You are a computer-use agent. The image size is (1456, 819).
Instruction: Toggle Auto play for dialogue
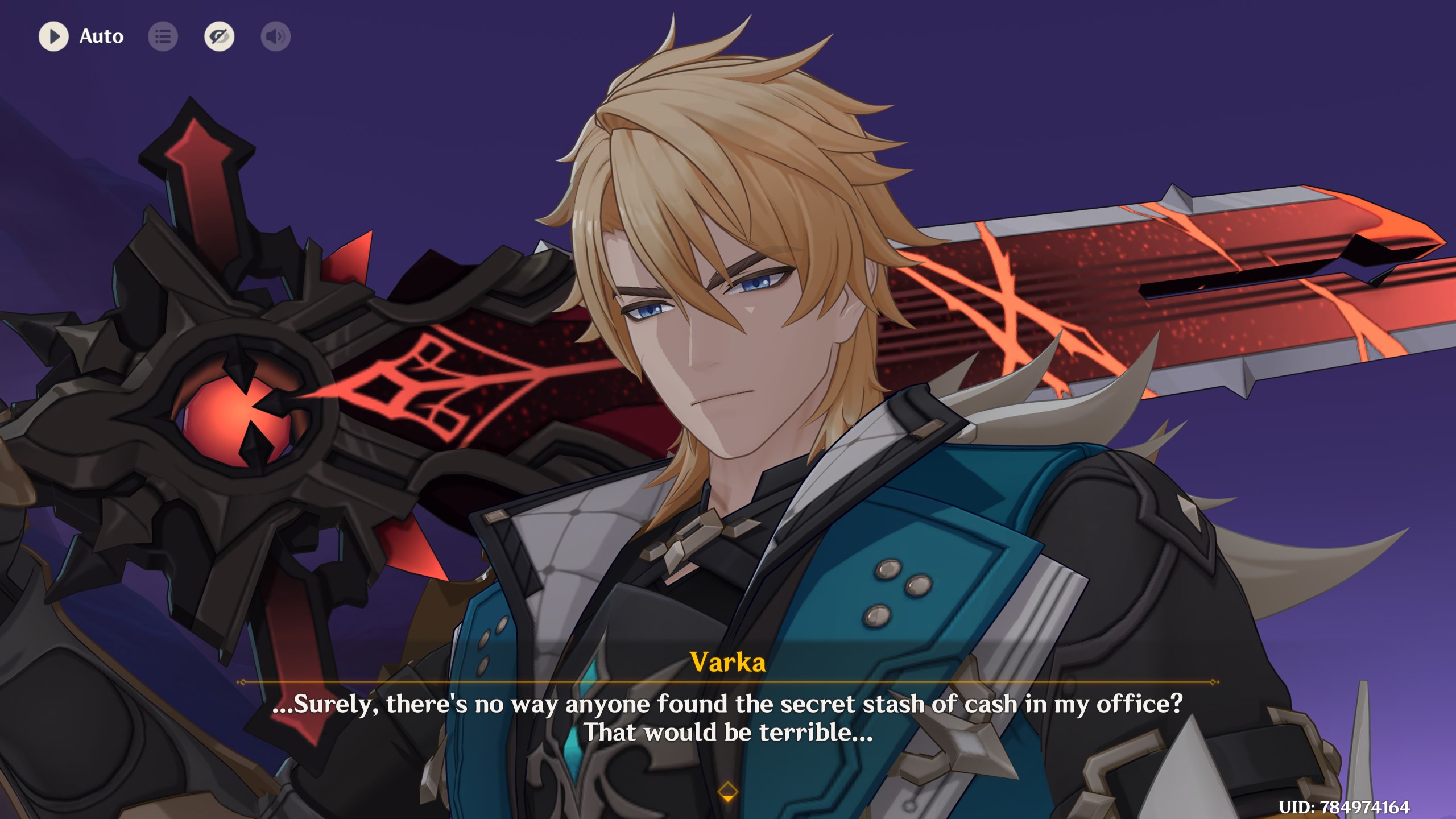[x=54, y=36]
